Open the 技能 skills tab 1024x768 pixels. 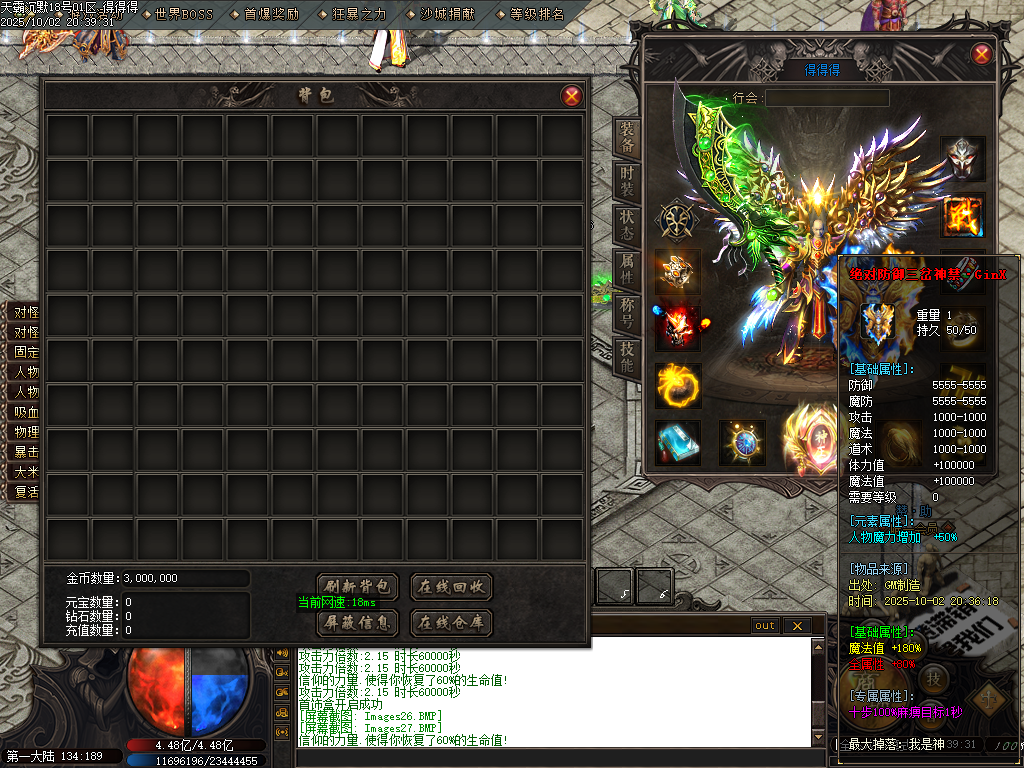[x=627, y=356]
